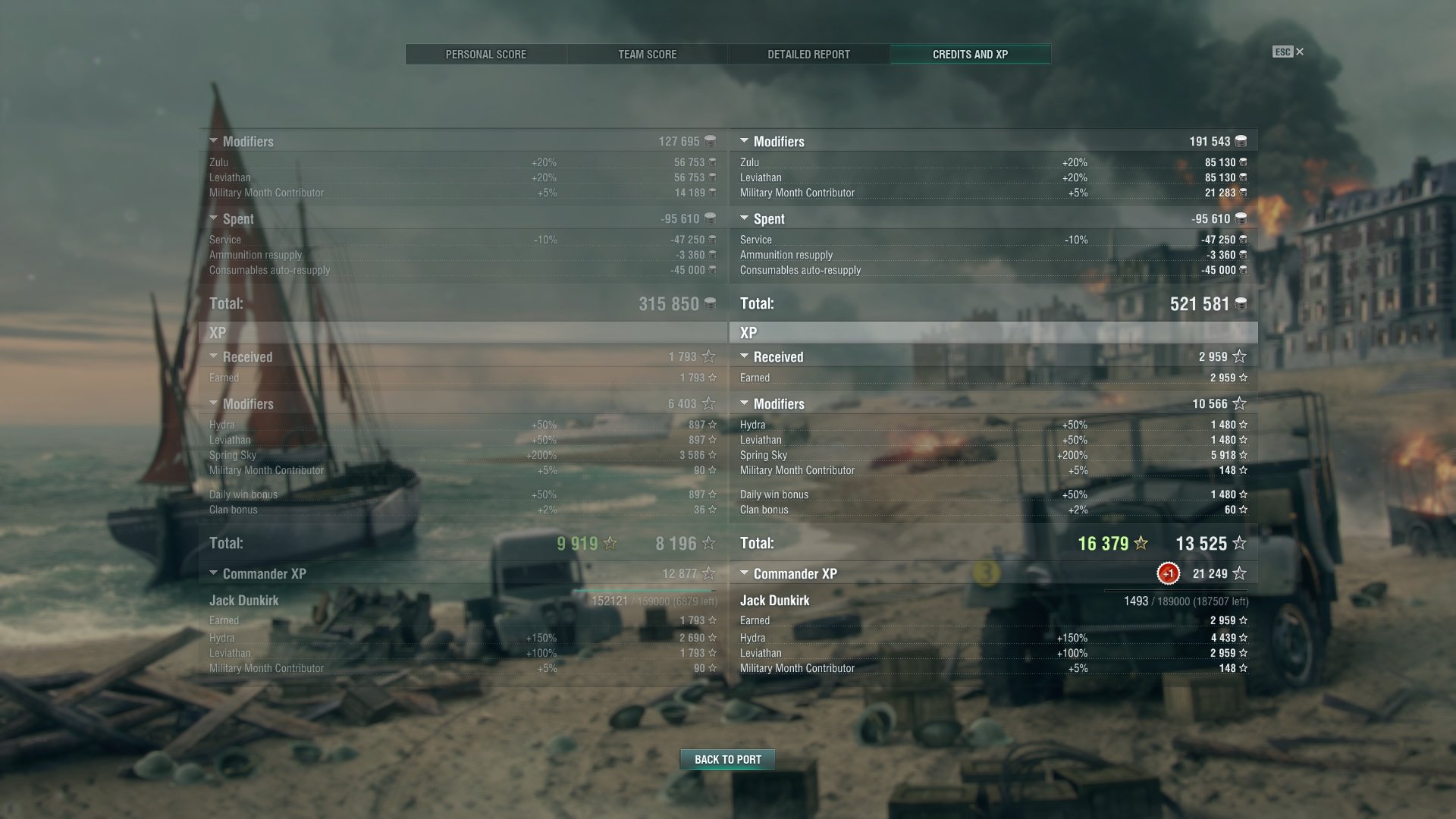The width and height of the screenshot is (1456, 819).
Task: Click the Back to Port button
Action: pyautogui.click(x=727, y=759)
